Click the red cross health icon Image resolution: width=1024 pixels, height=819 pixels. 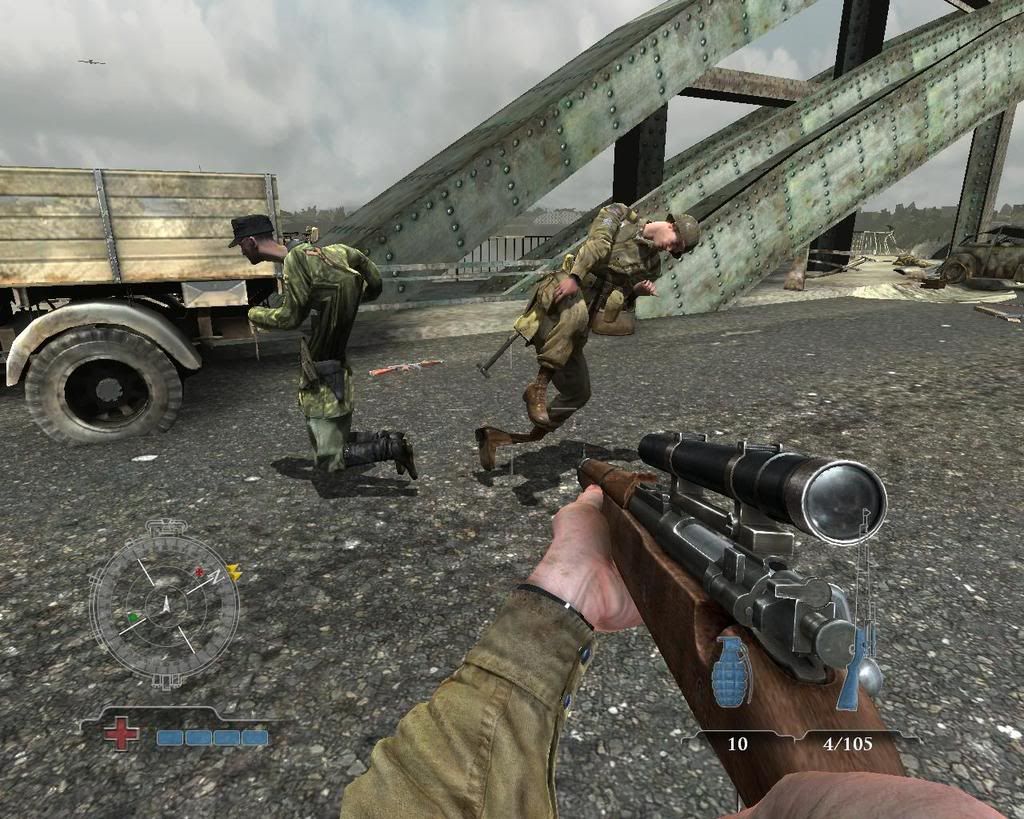click(x=122, y=734)
